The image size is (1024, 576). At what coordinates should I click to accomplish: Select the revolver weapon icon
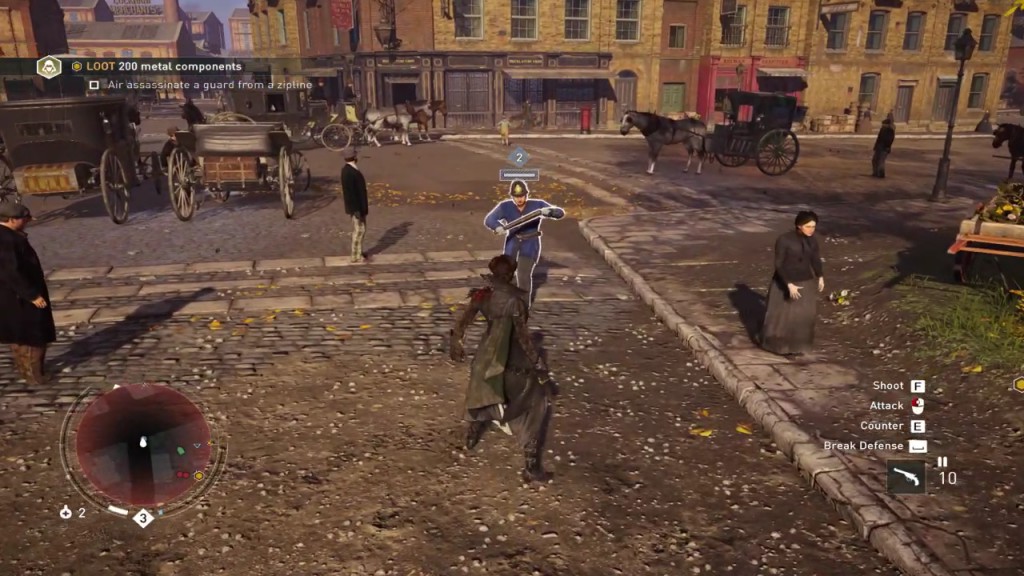pos(906,477)
